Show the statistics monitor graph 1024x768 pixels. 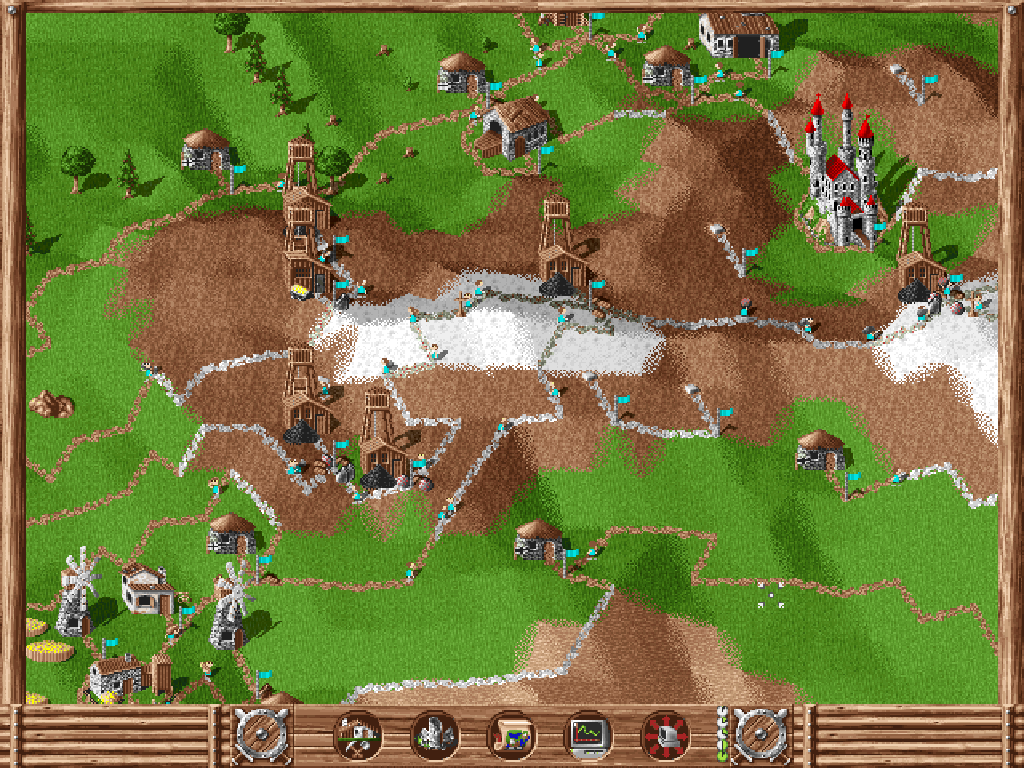point(588,737)
